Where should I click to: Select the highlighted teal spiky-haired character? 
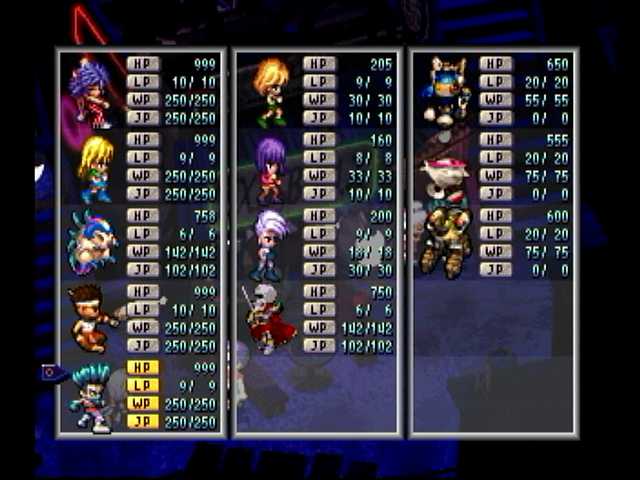click(x=91, y=397)
